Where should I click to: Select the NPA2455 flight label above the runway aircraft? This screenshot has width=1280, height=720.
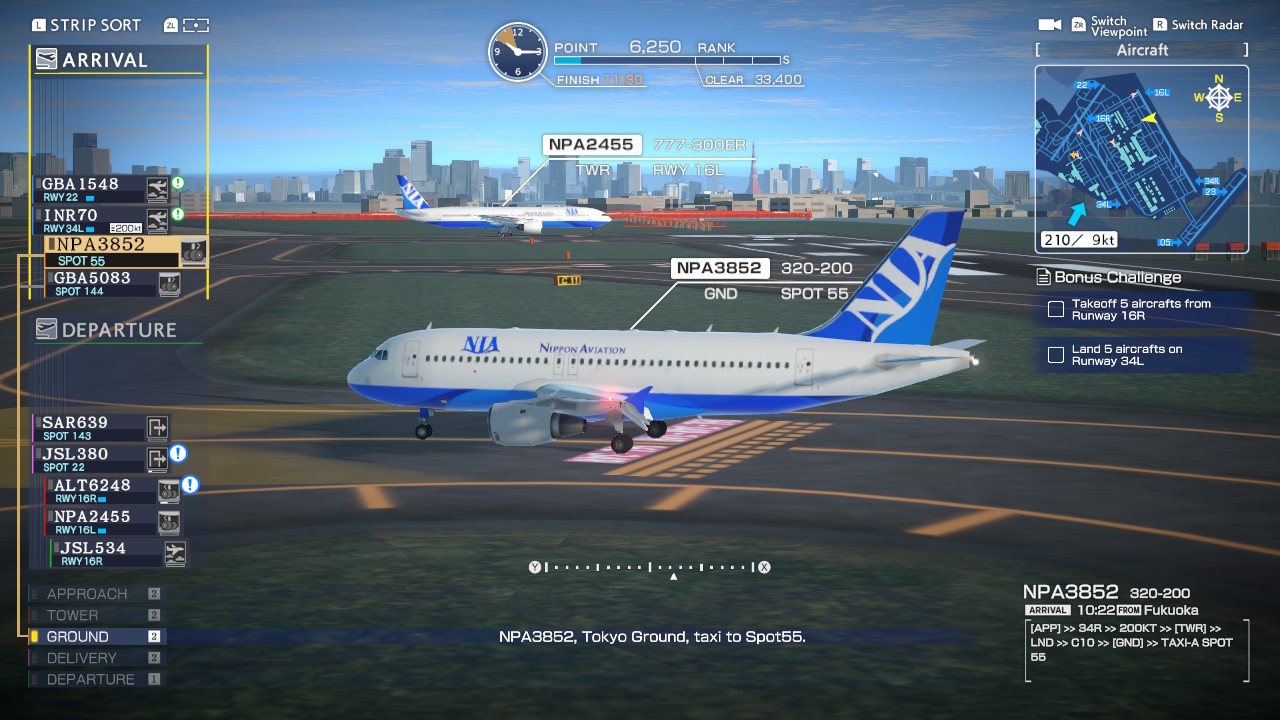(590, 144)
